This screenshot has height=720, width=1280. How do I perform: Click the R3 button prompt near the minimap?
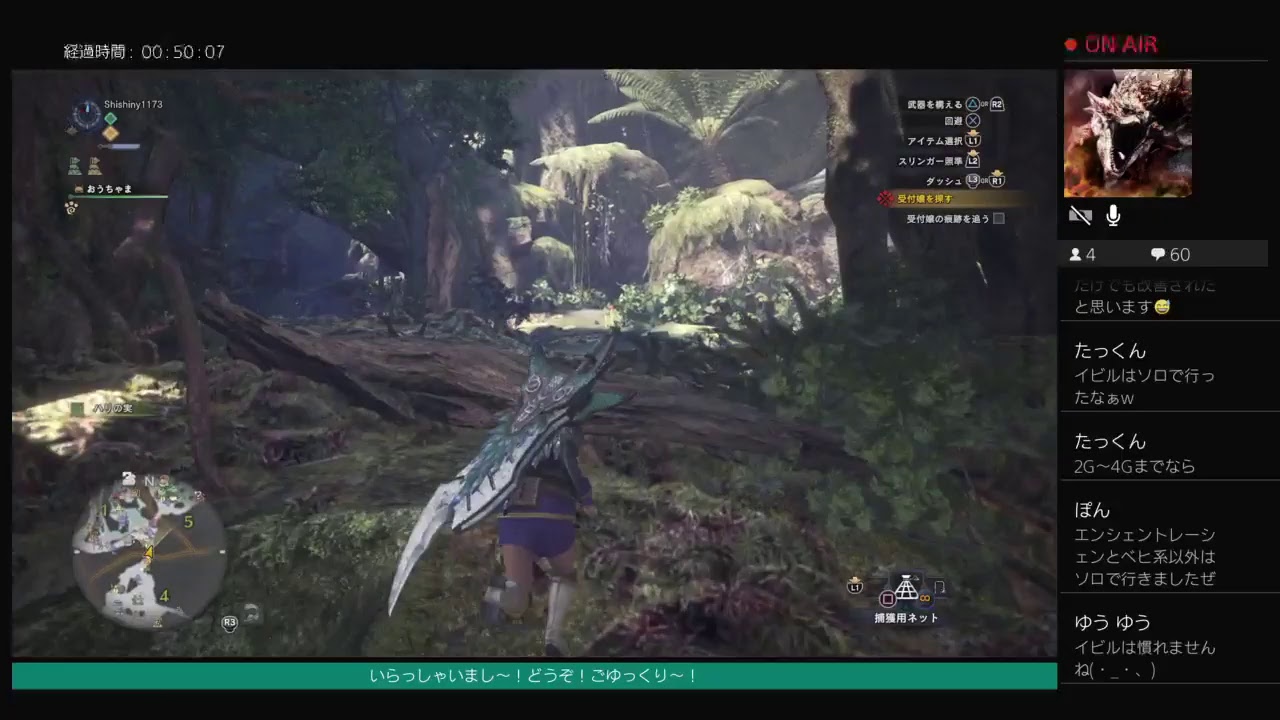click(229, 622)
